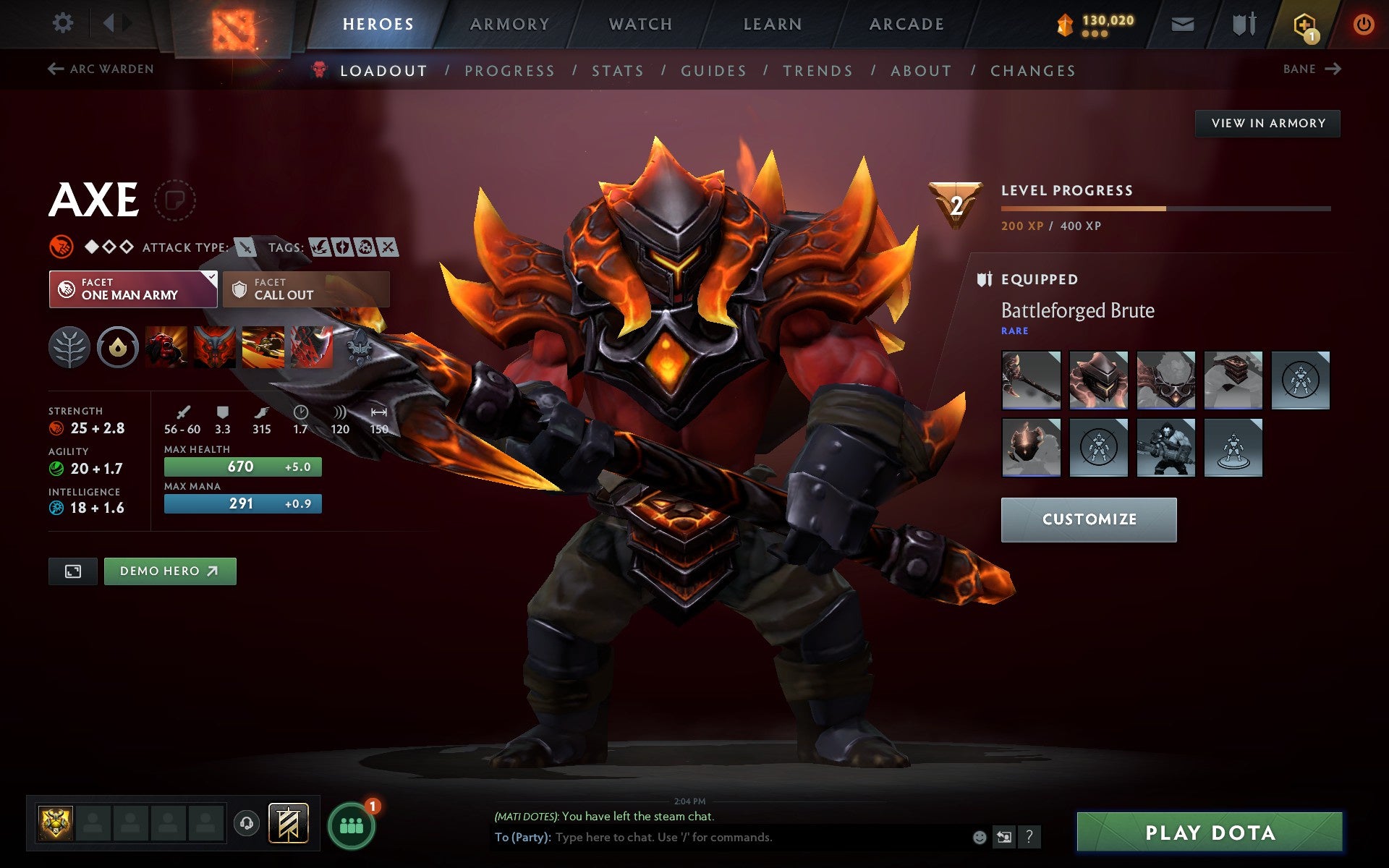Toggle the innate ability icon

[x=118, y=348]
